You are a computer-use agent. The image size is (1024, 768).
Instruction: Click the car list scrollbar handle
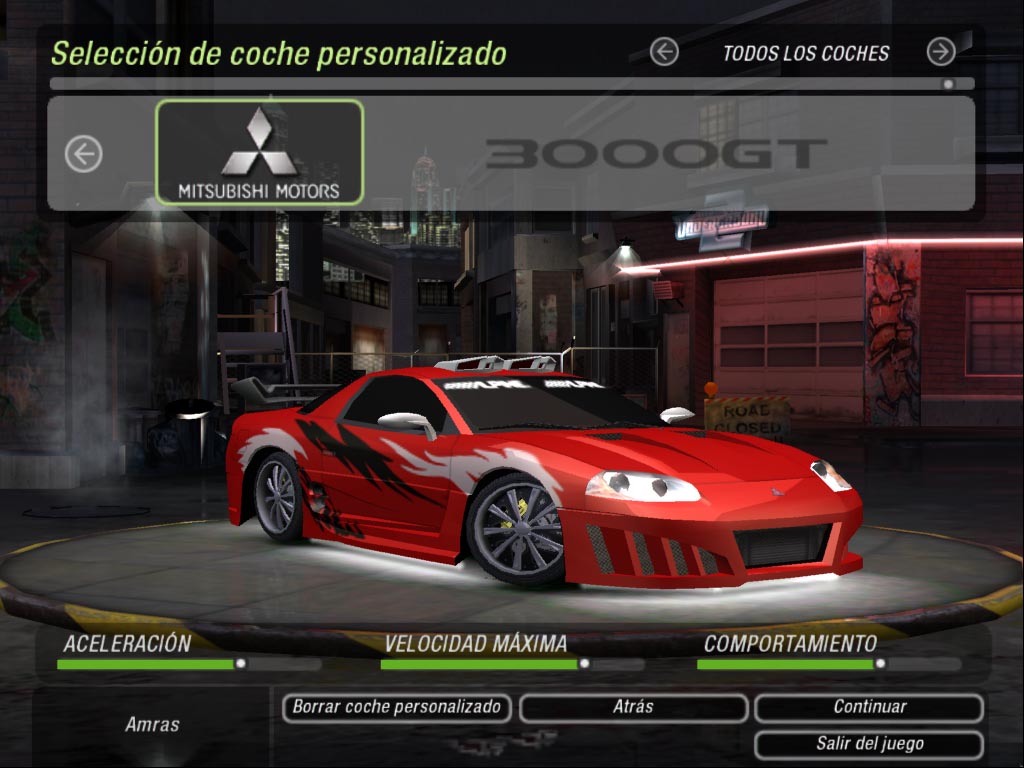coord(948,85)
